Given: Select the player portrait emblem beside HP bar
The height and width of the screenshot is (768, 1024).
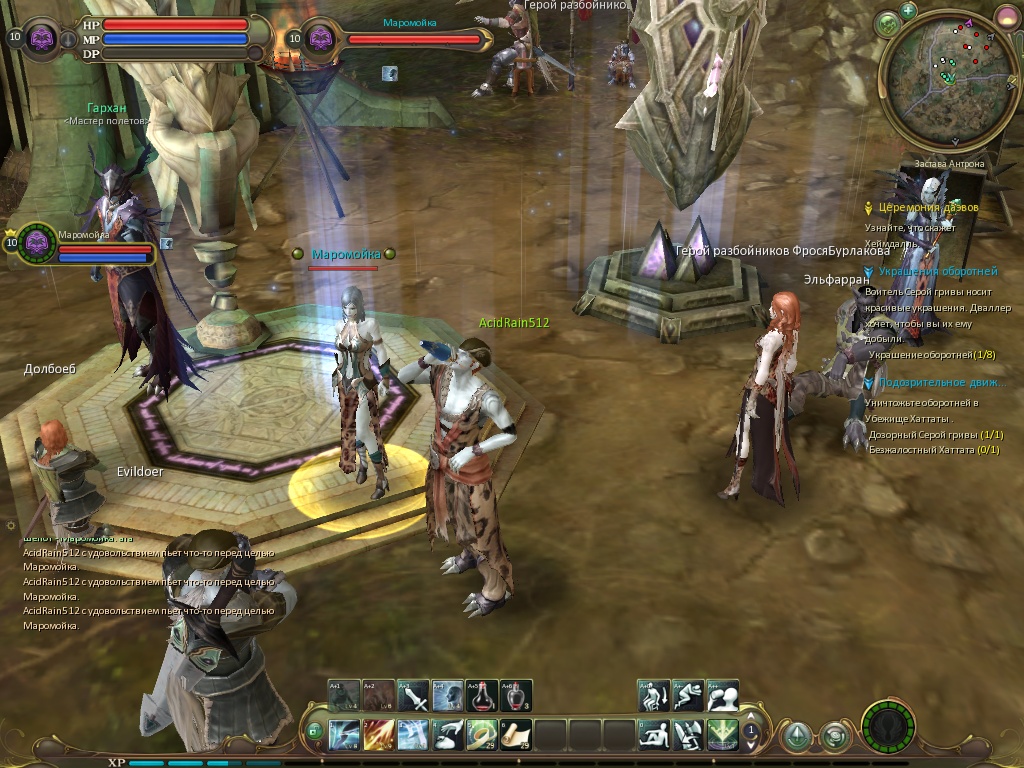Looking at the screenshot, I should click(x=43, y=39).
